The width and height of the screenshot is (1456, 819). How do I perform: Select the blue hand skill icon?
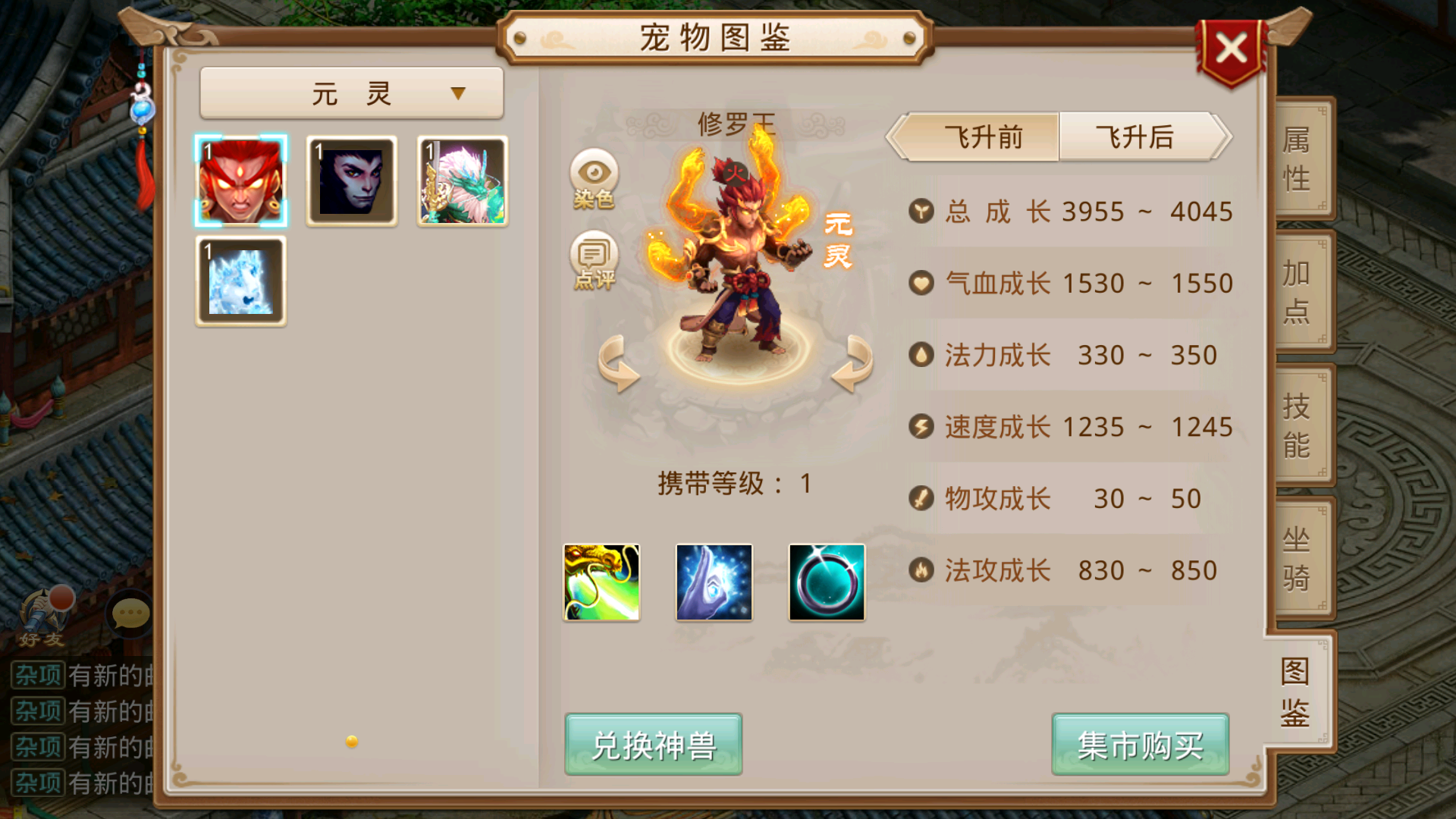point(714,581)
